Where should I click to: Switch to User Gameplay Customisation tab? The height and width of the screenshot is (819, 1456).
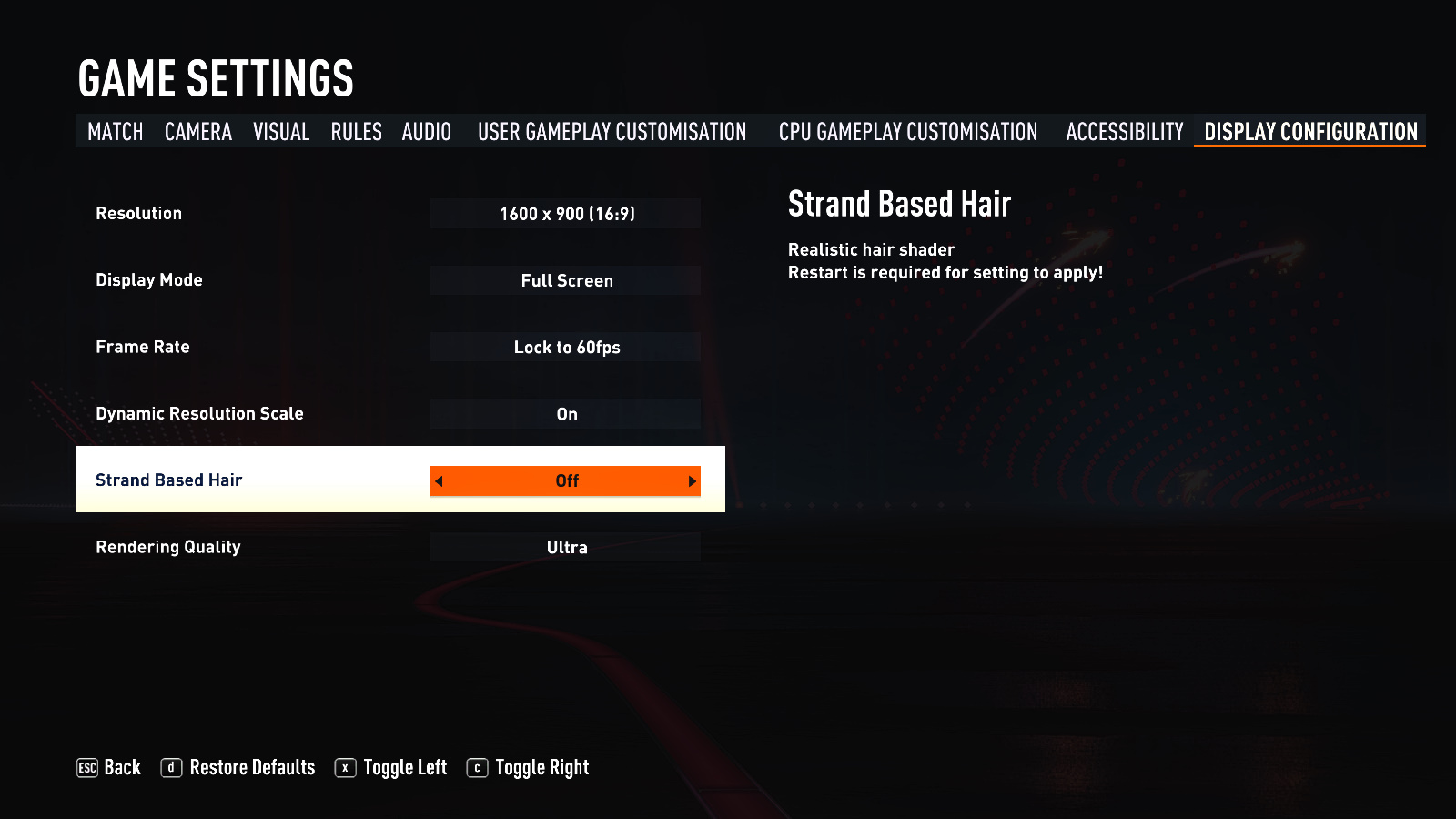point(612,132)
